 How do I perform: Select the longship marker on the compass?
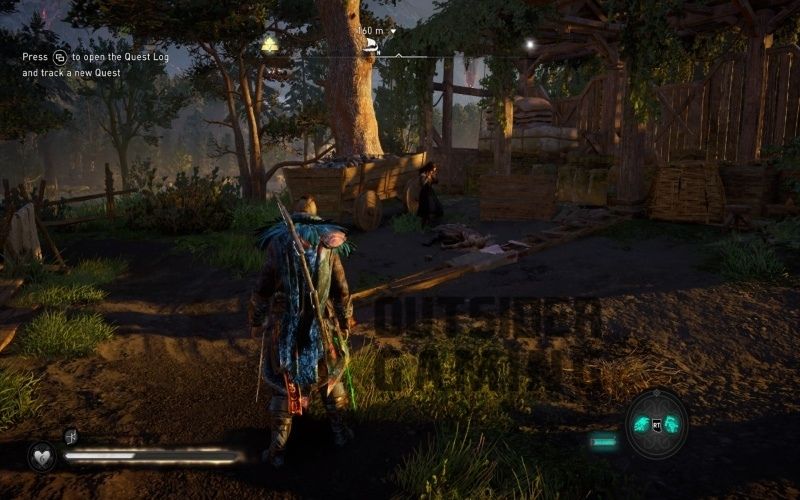point(370,44)
